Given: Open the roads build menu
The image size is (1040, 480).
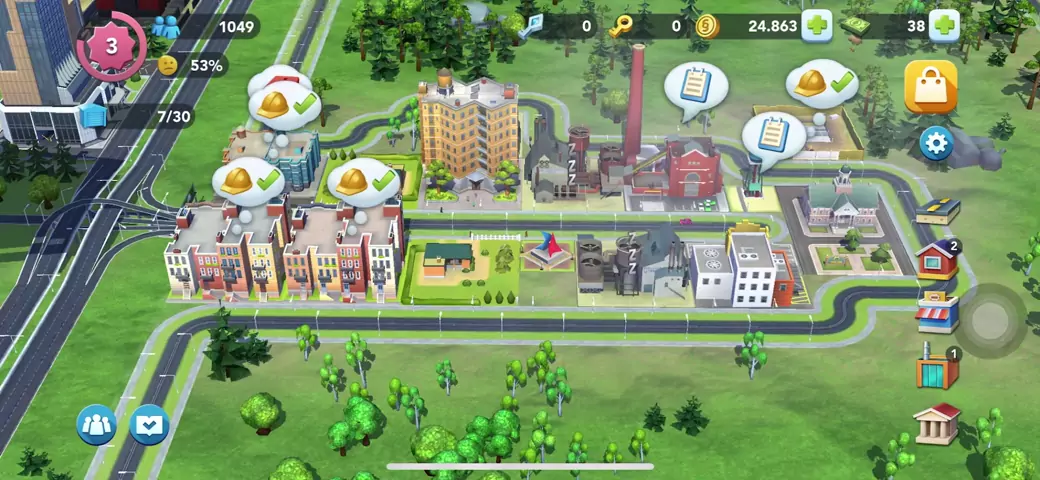Looking at the screenshot, I should pos(937,210).
